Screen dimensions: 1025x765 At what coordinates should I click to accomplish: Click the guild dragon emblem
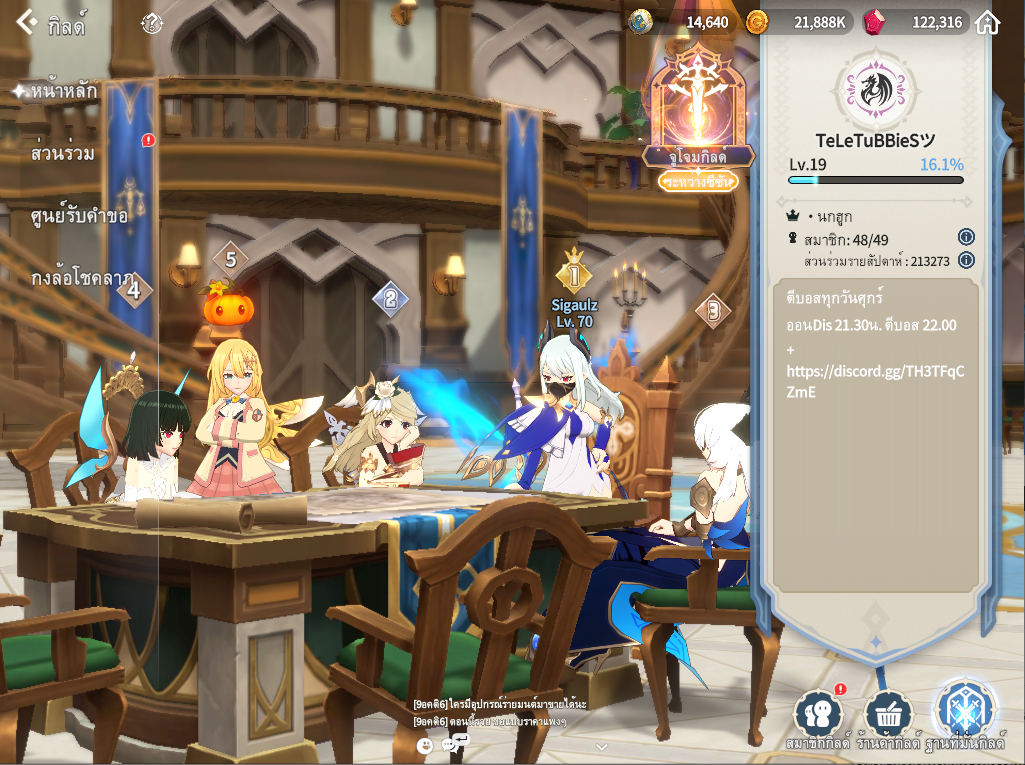(x=875, y=88)
